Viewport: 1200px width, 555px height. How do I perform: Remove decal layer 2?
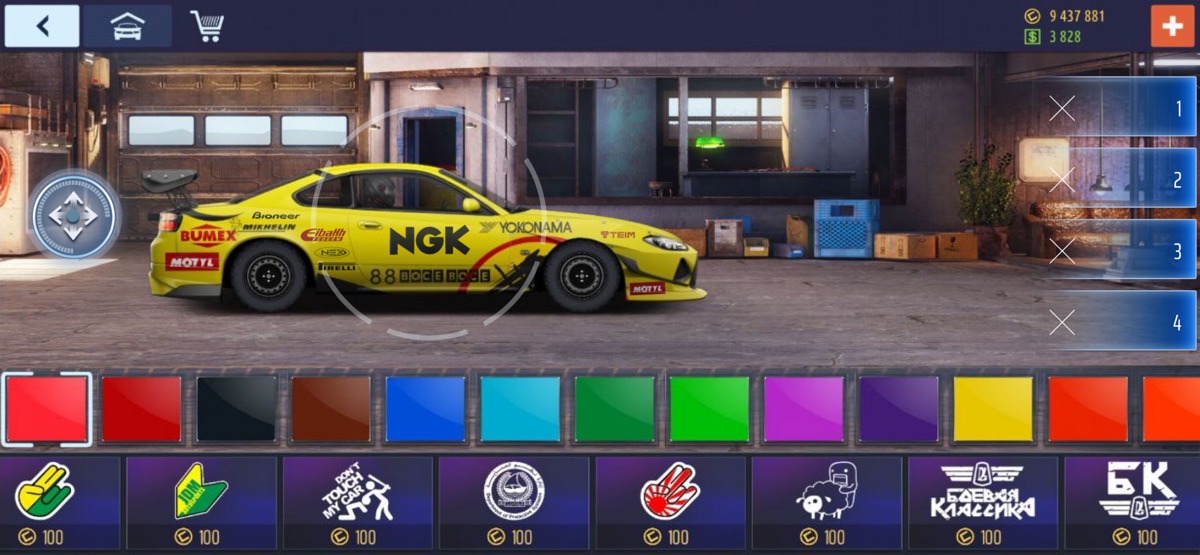tap(1062, 180)
